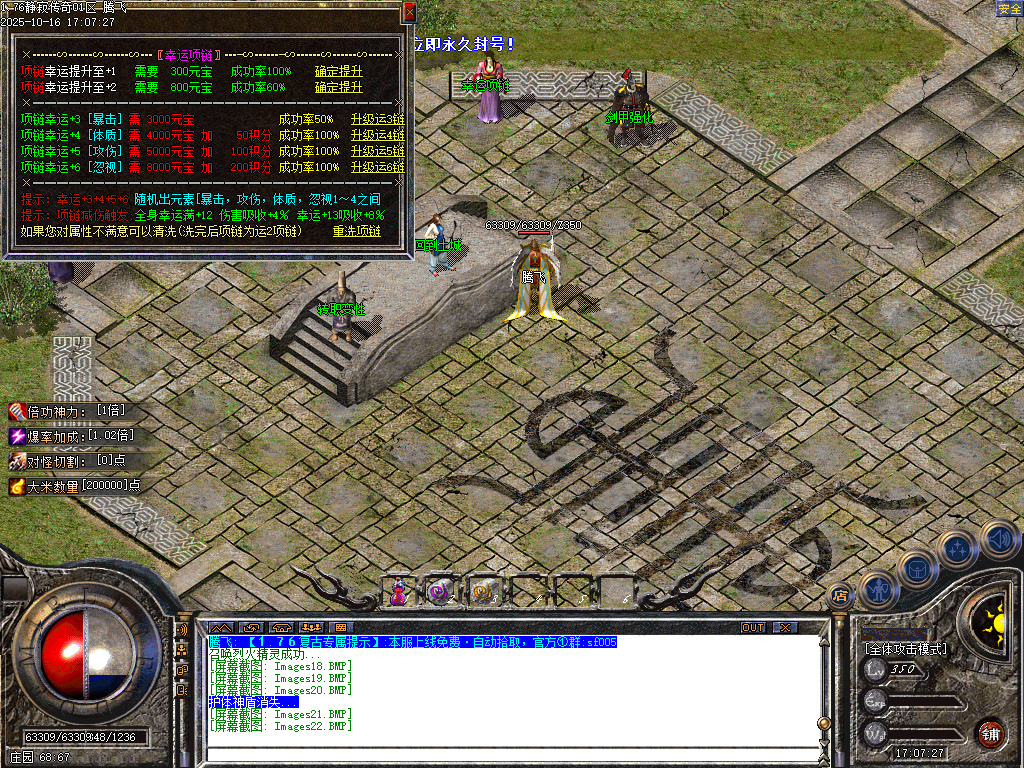Open the character equipment round button

877,589
